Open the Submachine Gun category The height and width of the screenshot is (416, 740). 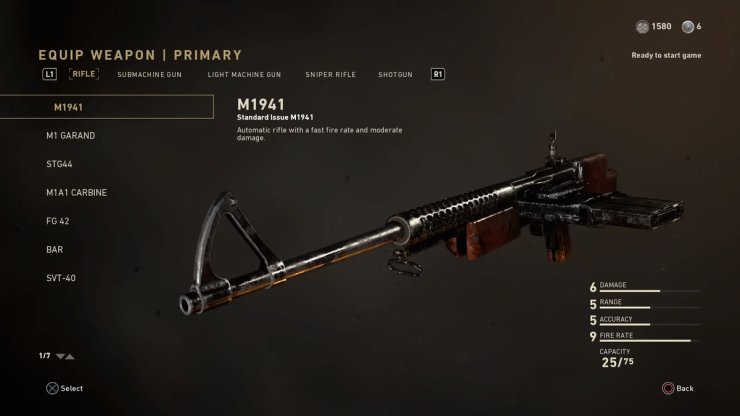click(x=149, y=74)
